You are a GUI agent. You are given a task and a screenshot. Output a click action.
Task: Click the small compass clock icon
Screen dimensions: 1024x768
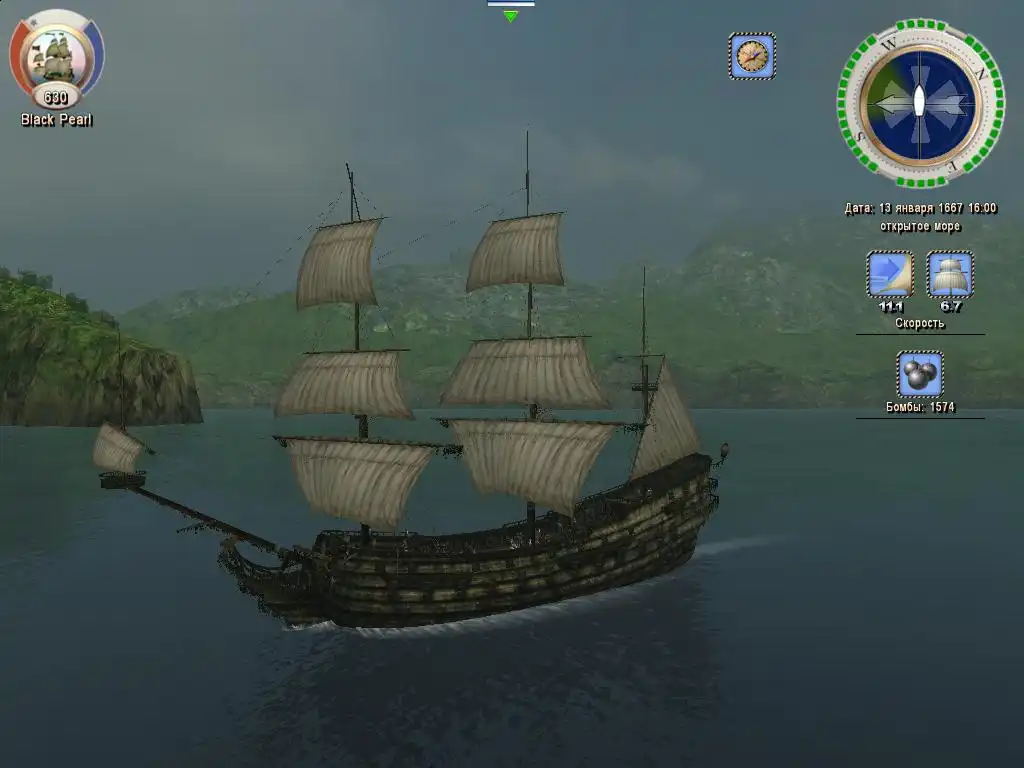coord(752,56)
